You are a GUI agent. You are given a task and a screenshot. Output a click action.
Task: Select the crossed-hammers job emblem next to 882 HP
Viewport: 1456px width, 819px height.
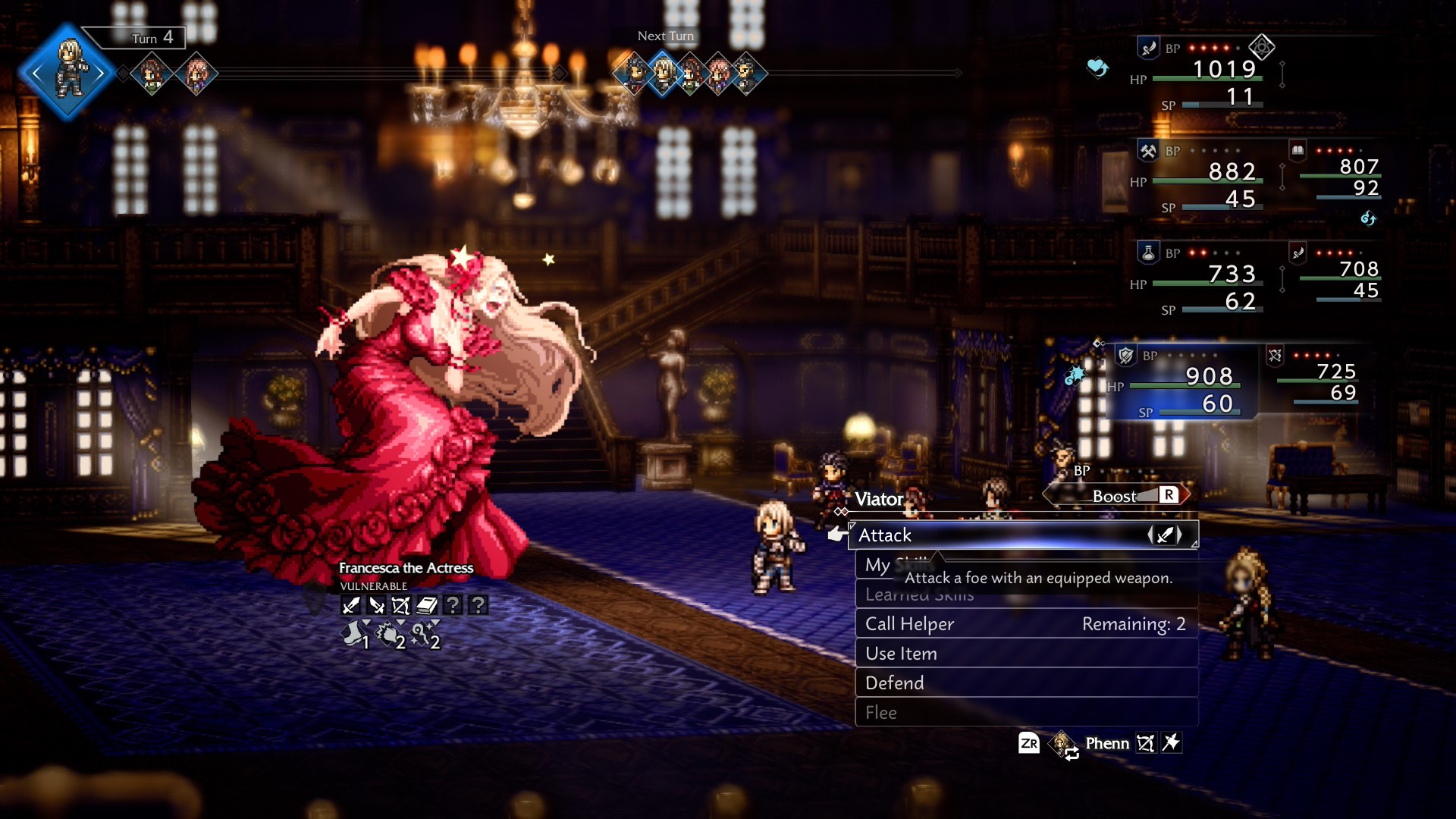point(1147,150)
